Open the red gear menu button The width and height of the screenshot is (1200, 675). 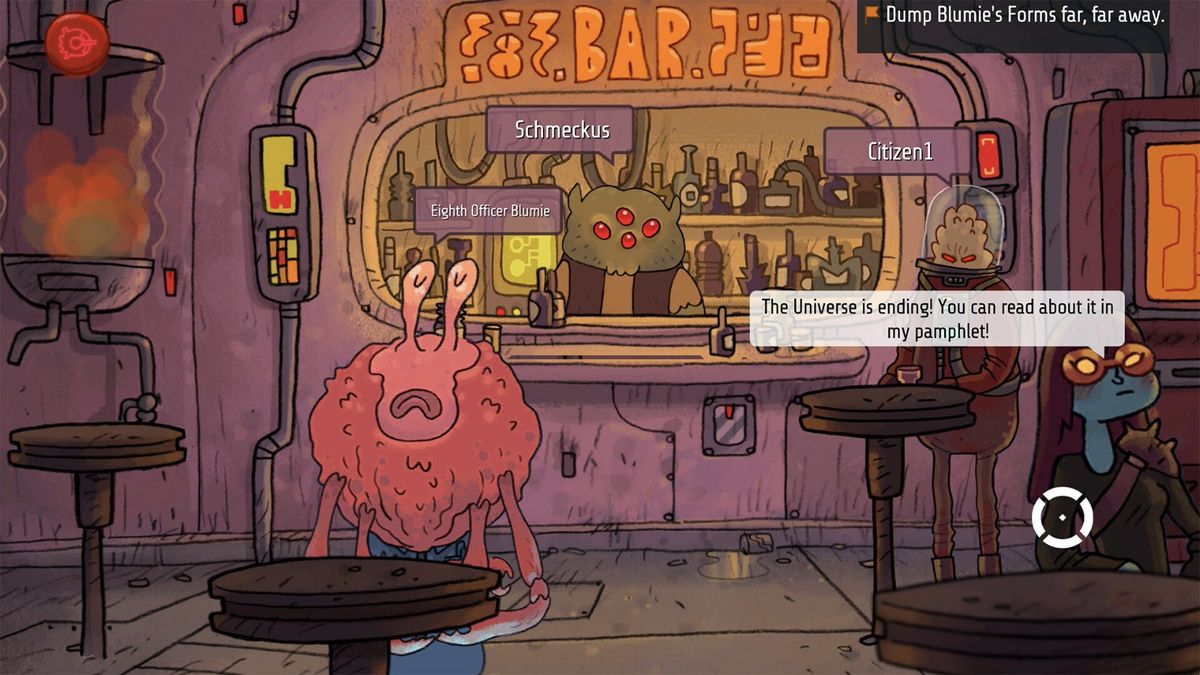(x=77, y=43)
